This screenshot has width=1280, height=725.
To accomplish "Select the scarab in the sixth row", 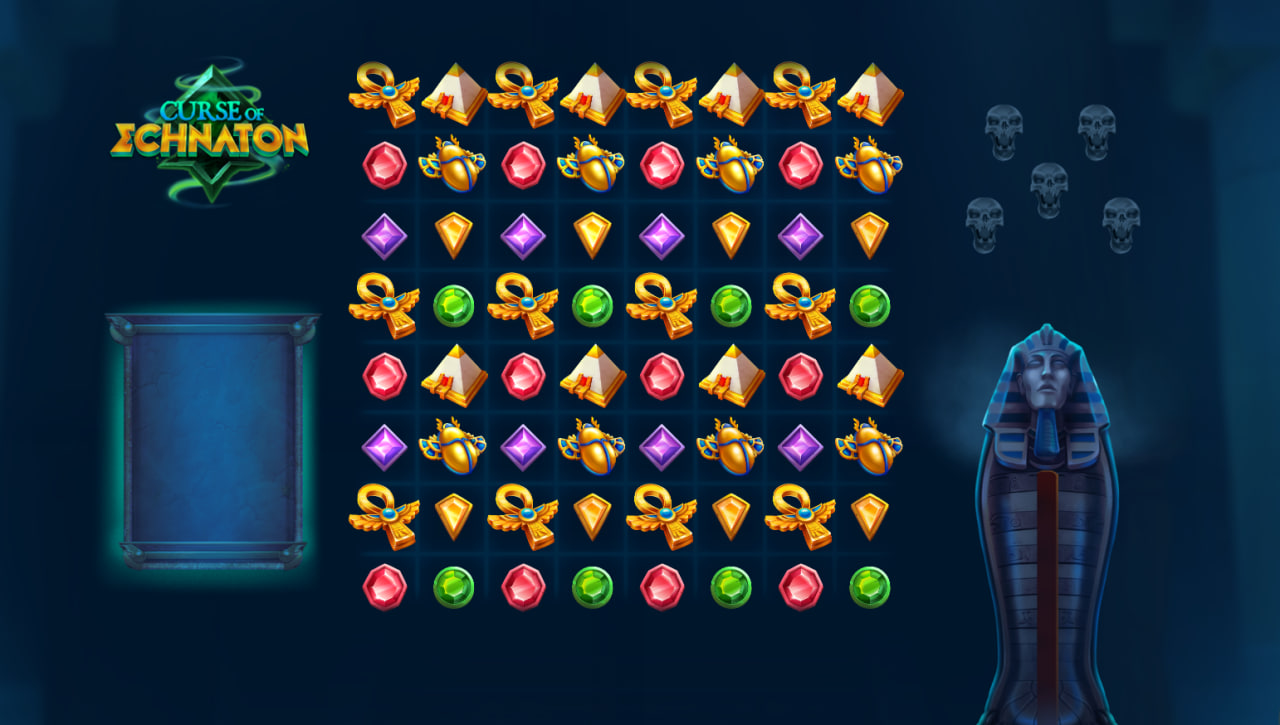I will [453, 445].
